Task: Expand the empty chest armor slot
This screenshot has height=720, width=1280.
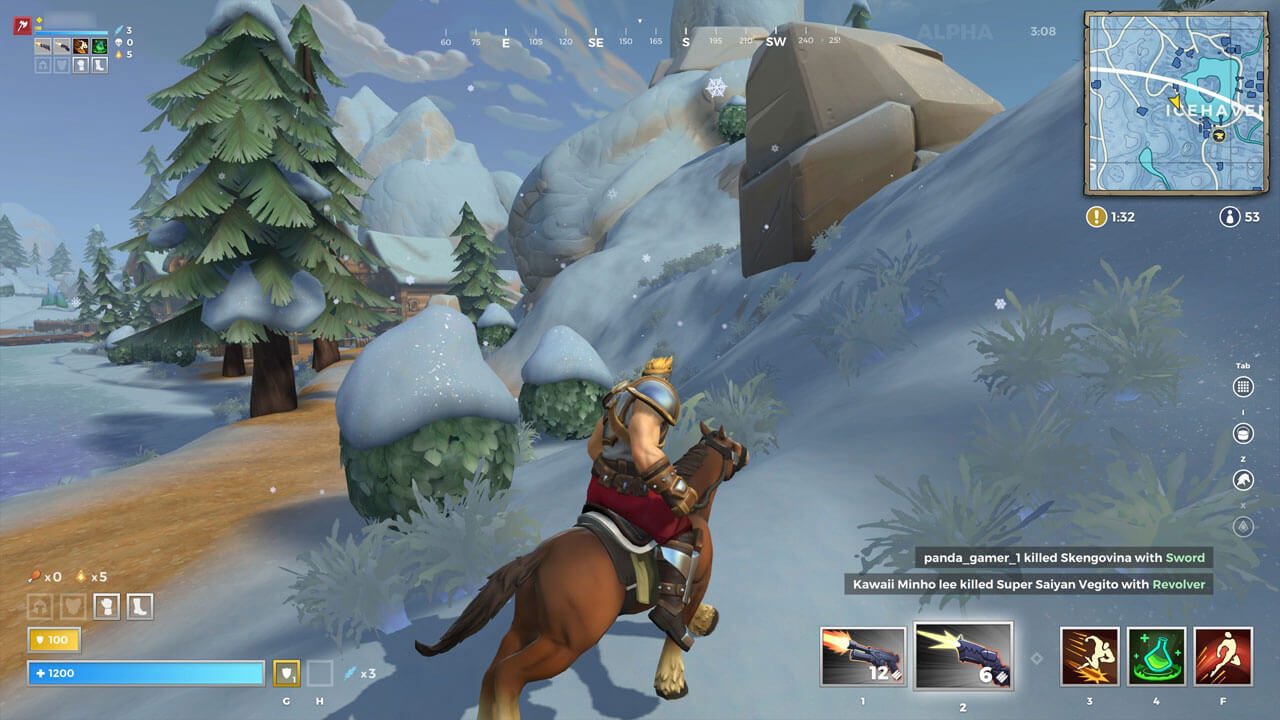Action: pyautogui.click(x=71, y=606)
